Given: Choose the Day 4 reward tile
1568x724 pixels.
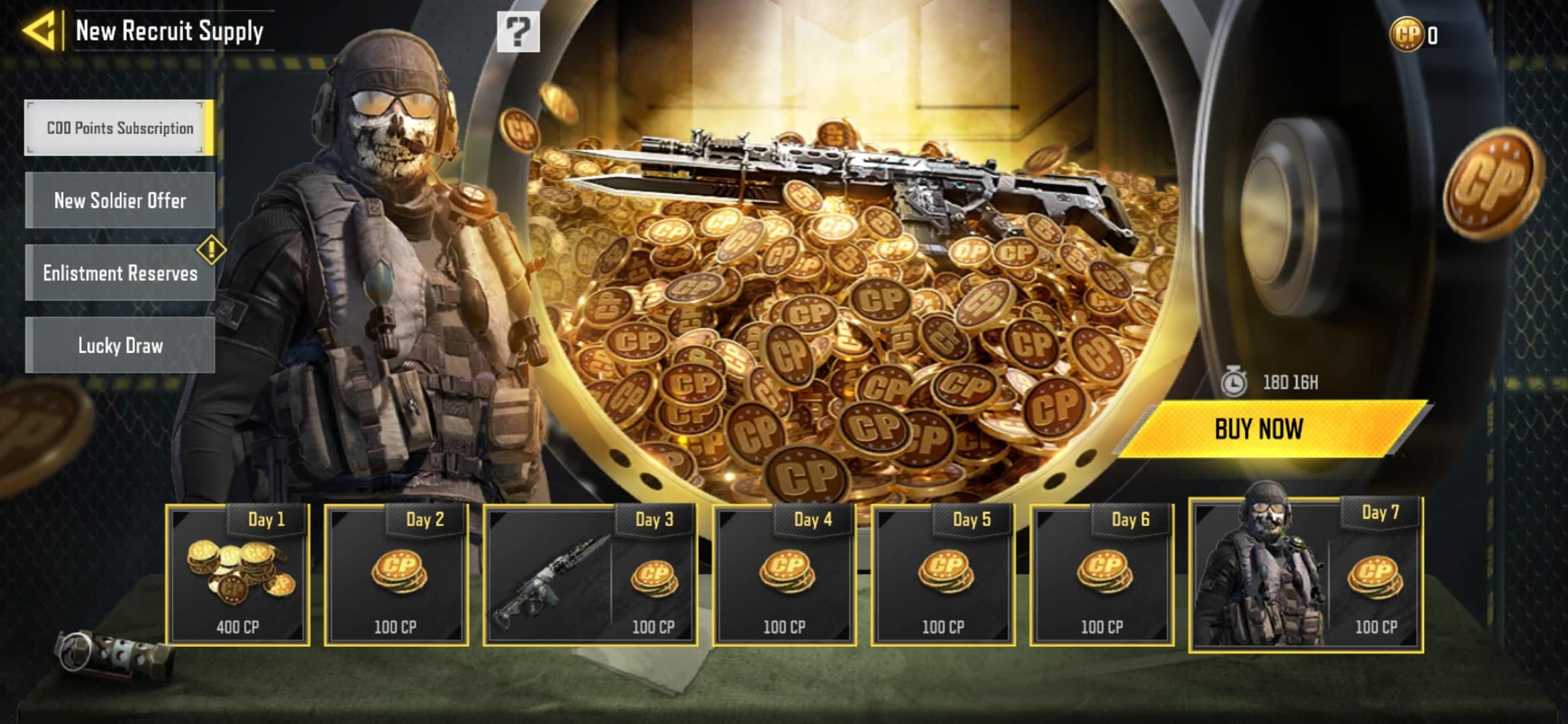Looking at the screenshot, I should (x=784, y=575).
